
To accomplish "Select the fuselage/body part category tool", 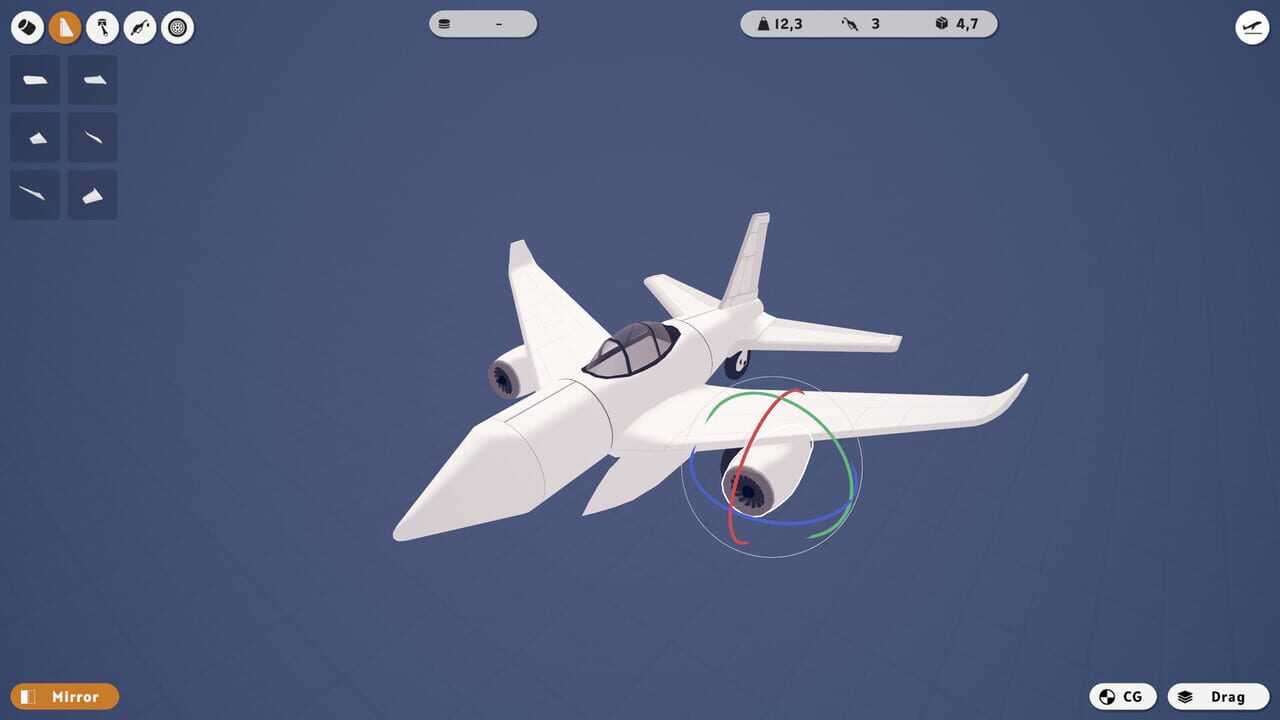I will pyautogui.click(x=27, y=27).
